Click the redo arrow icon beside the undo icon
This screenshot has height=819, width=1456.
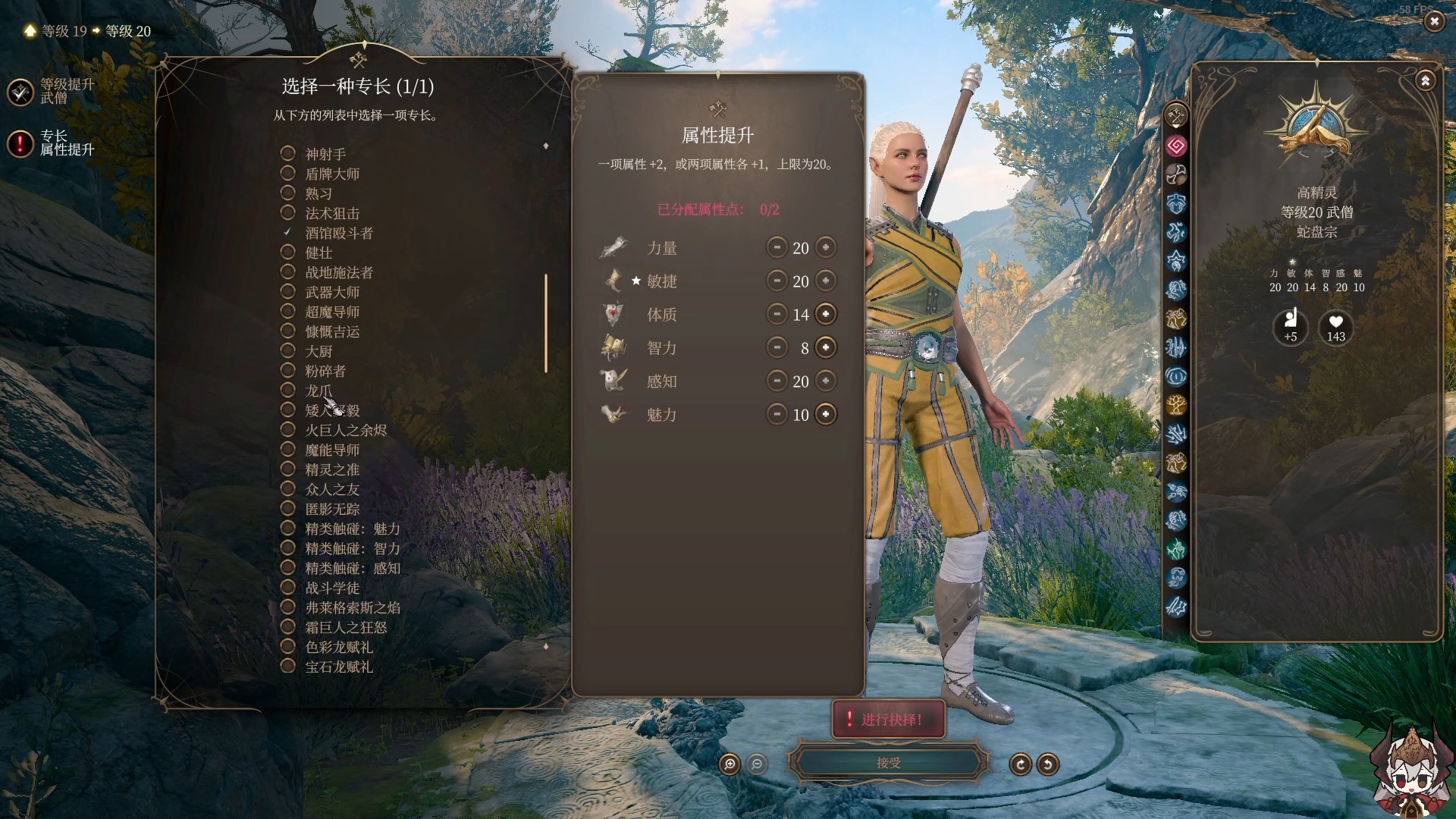pos(1020,764)
